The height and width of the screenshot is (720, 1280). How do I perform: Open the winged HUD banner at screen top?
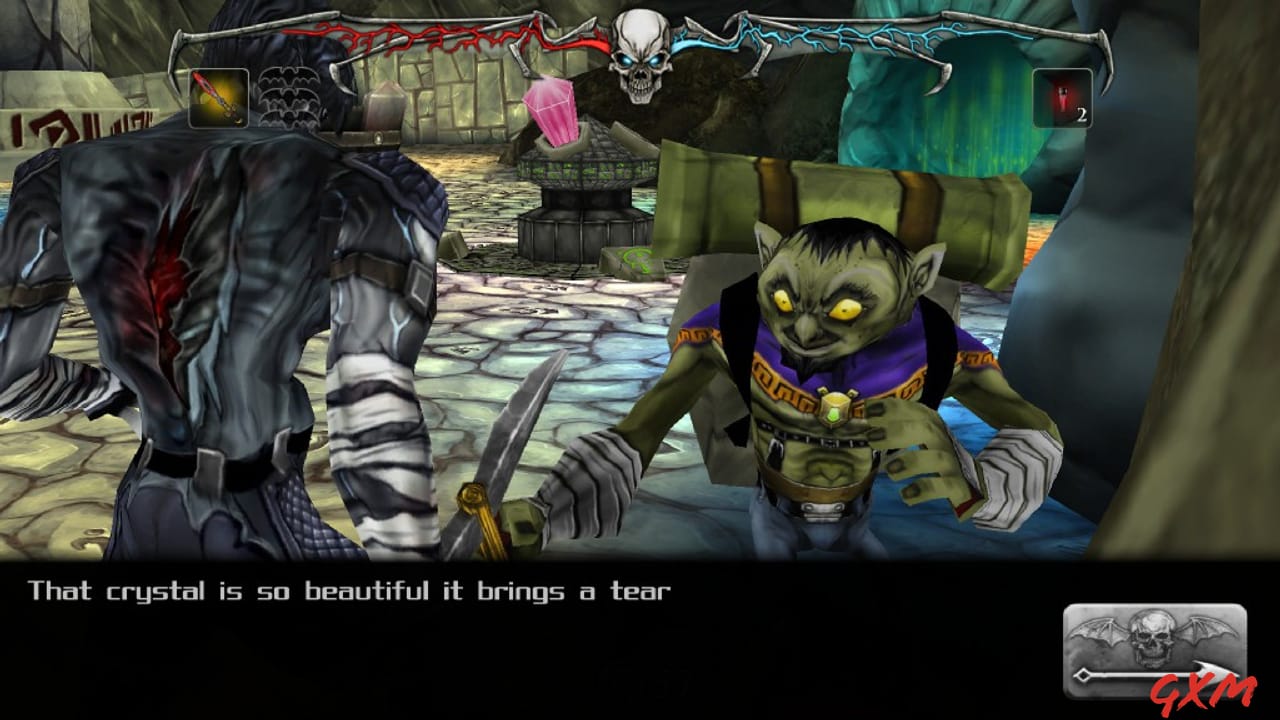pyautogui.click(x=640, y=45)
